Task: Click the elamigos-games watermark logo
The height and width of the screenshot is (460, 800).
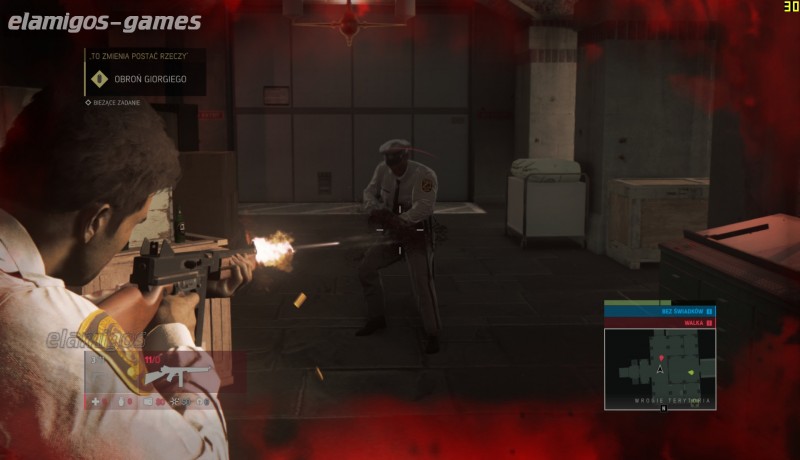Action: (x=104, y=21)
